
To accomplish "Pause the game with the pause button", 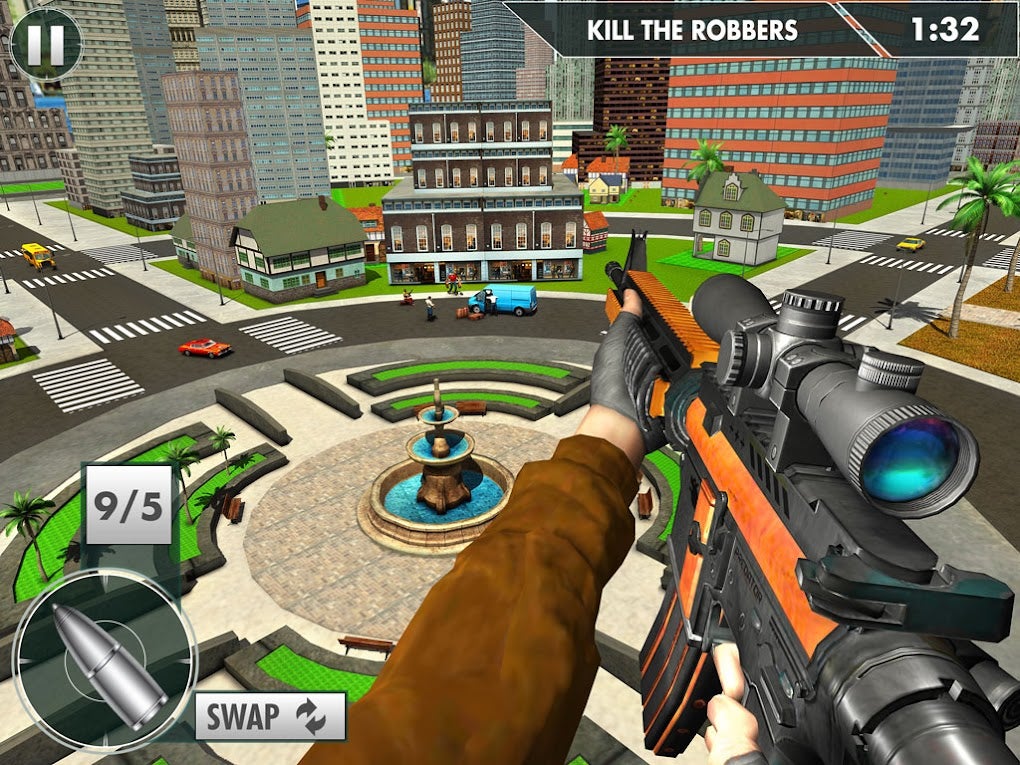I will [45, 44].
